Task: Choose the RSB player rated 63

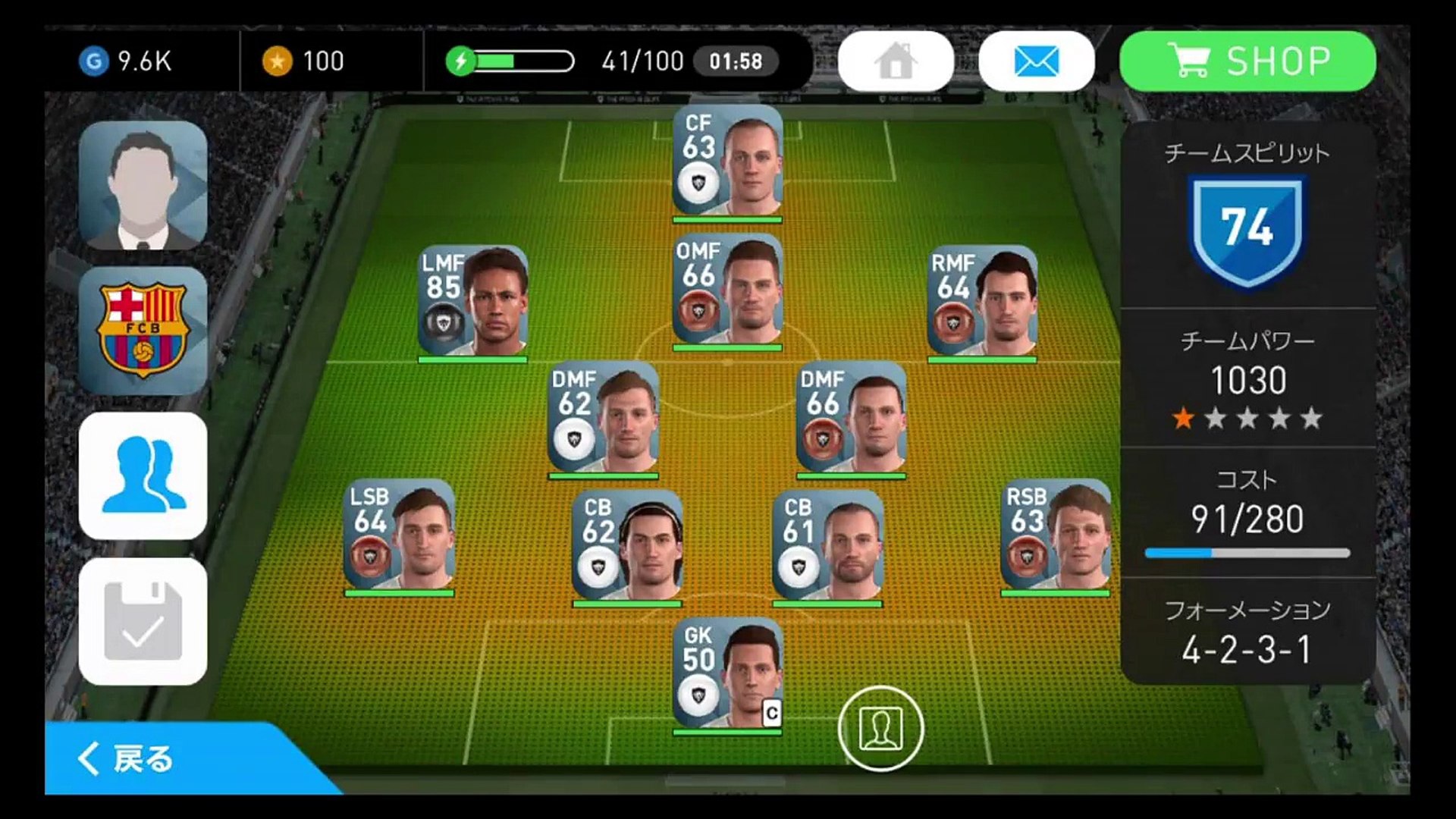Action: 1056,536
